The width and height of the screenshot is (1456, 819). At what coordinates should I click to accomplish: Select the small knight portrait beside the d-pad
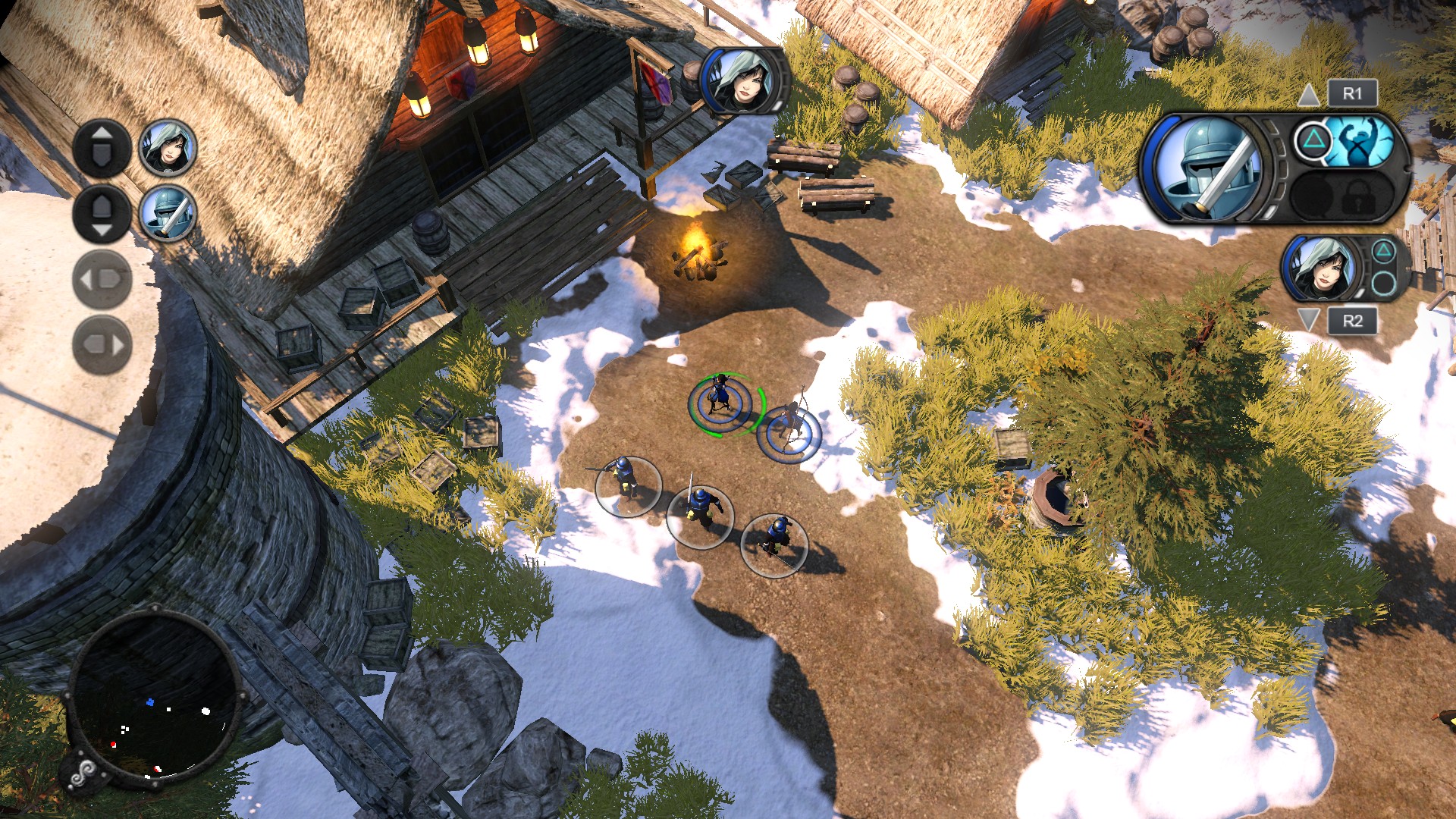pos(168,214)
